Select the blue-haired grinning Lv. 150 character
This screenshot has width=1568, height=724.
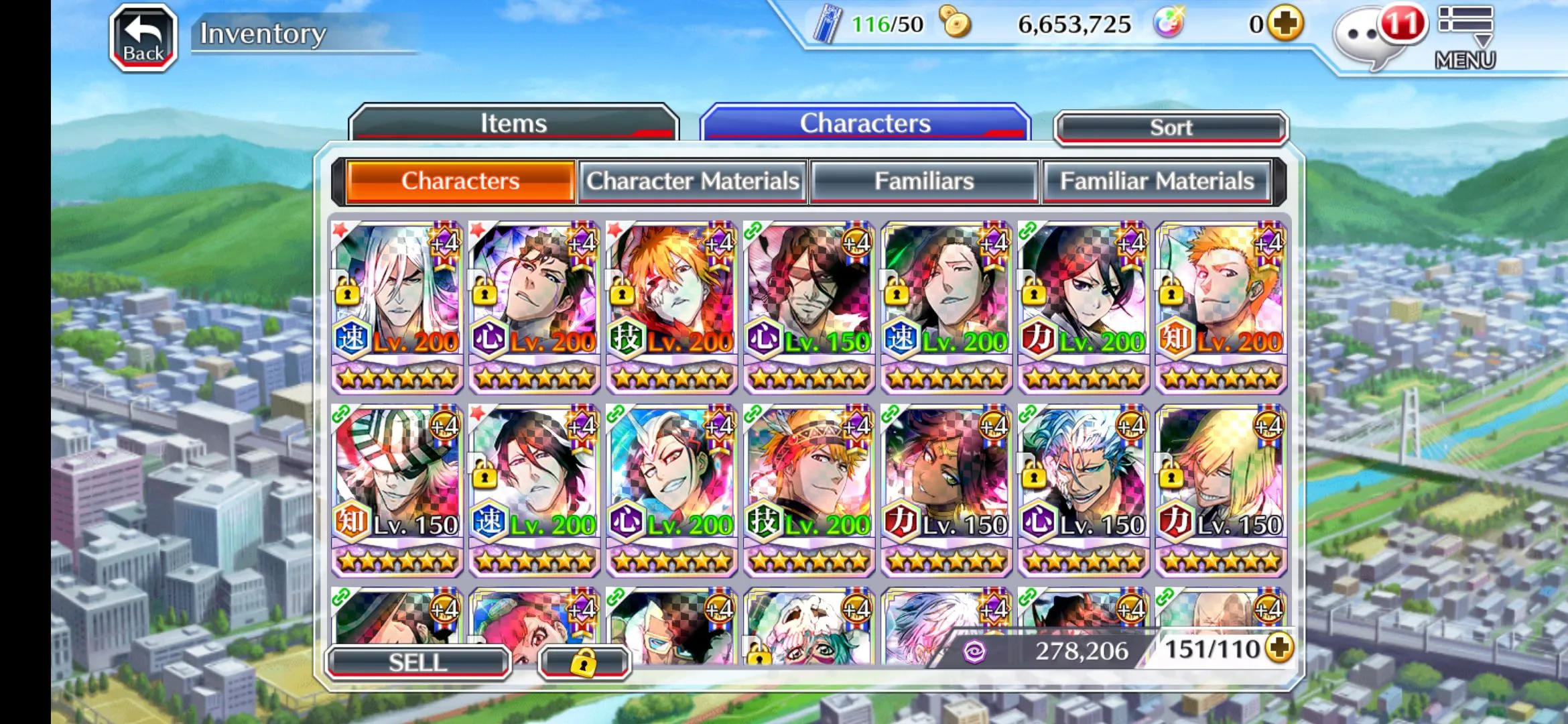tap(1084, 489)
